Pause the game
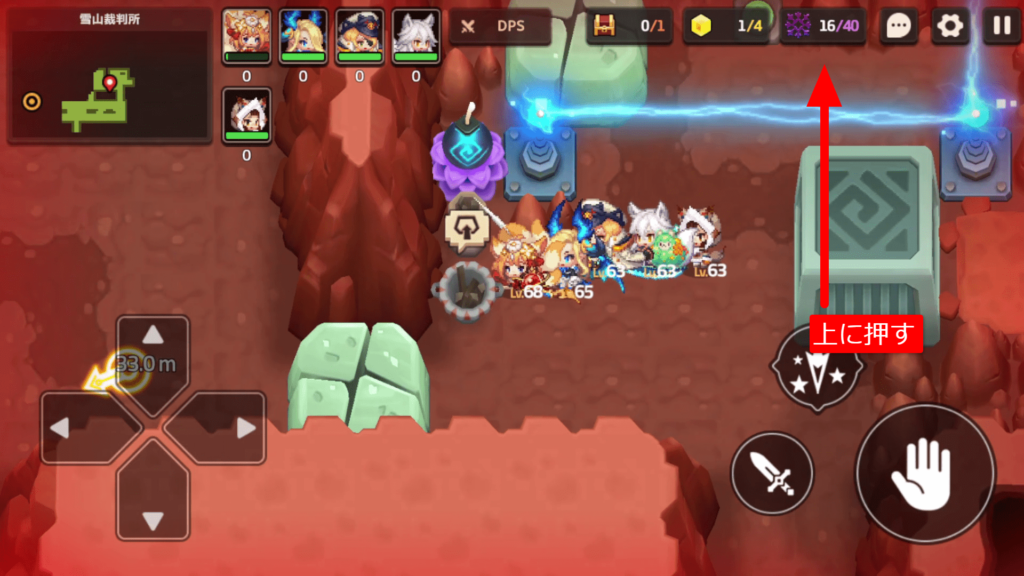The height and width of the screenshot is (576, 1024). (x=1001, y=27)
